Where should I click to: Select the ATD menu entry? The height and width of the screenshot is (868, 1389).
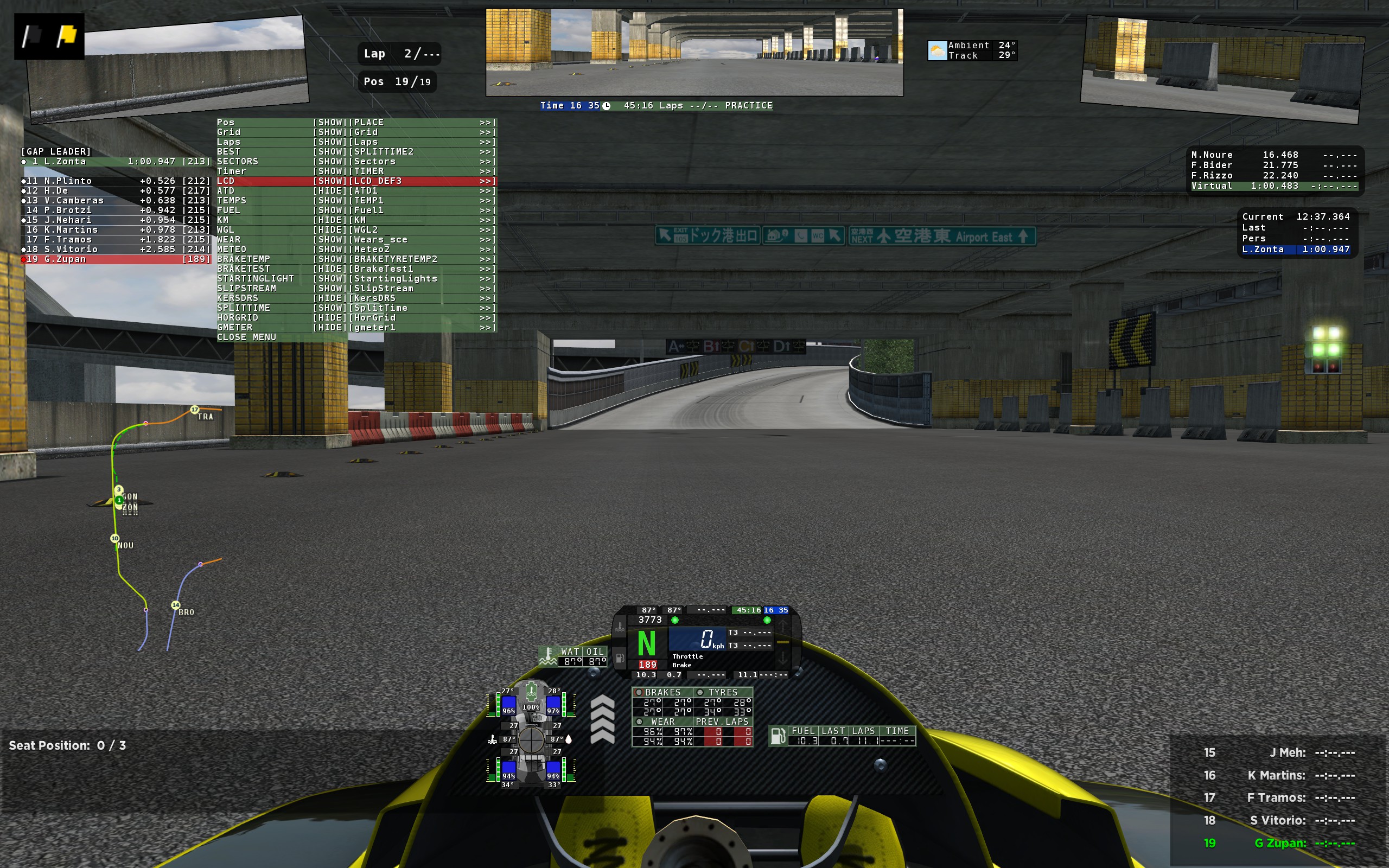(356, 190)
